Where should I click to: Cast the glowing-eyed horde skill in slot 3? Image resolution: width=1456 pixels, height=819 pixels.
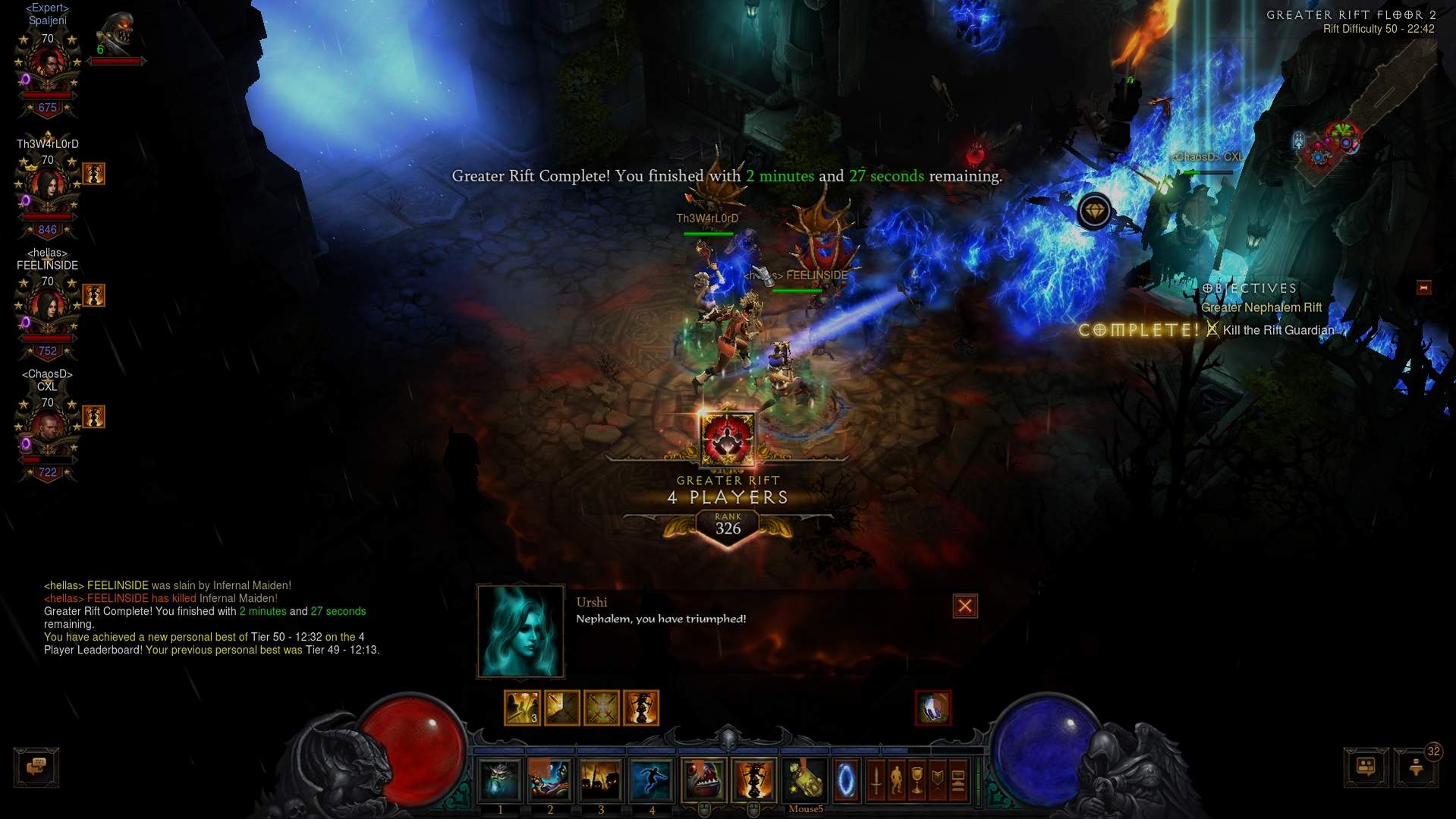coord(601,780)
